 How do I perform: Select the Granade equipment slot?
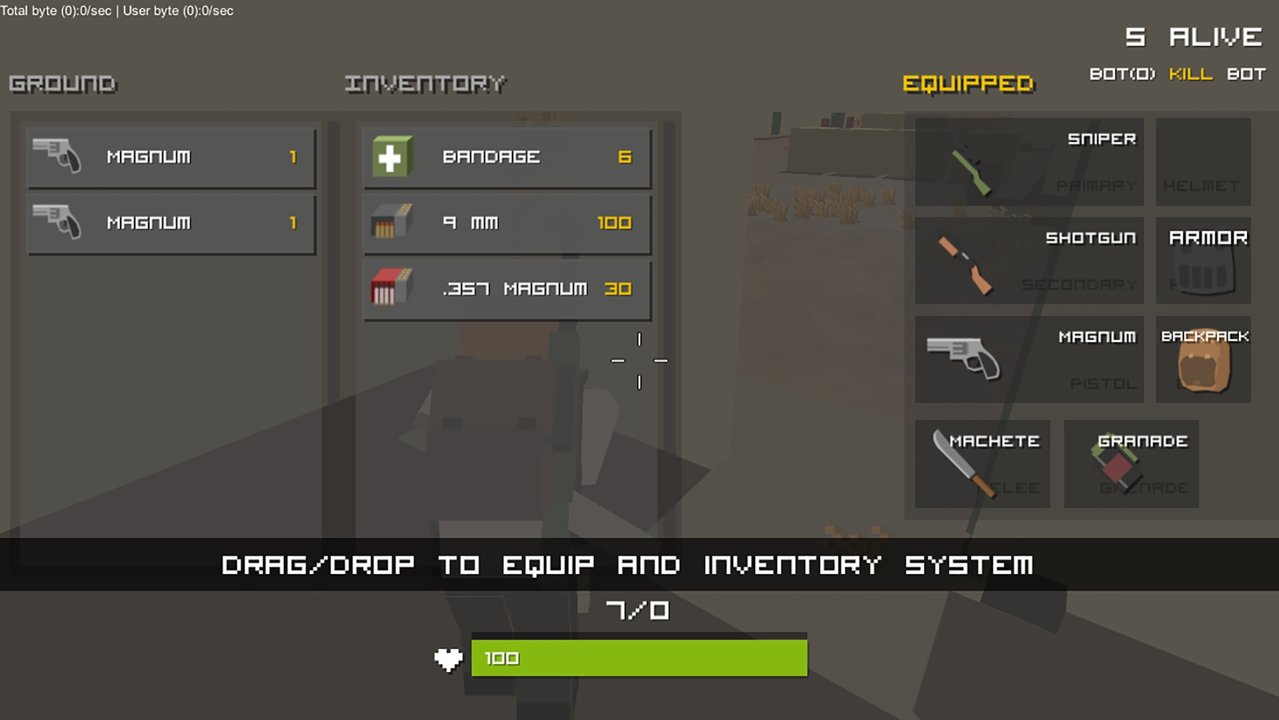coord(1131,464)
